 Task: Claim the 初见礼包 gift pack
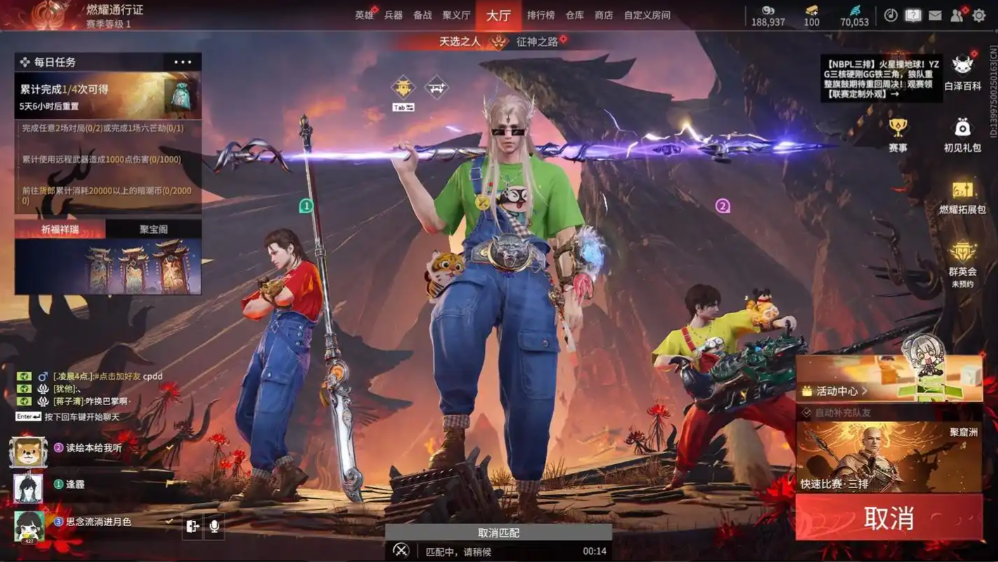pyautogui.click(x=962, y=134)
